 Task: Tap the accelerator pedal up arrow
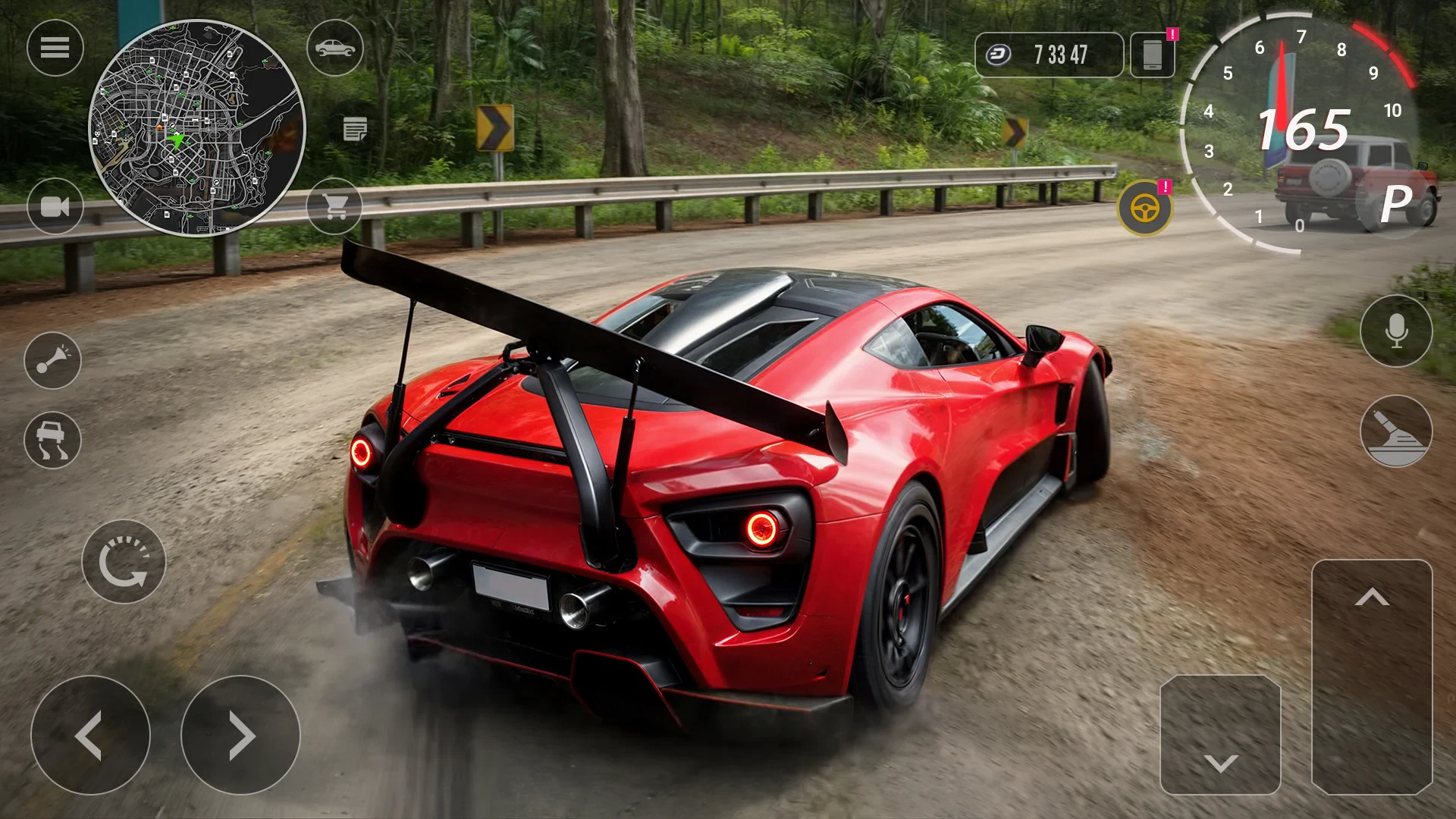click(x=1372, y=676)
